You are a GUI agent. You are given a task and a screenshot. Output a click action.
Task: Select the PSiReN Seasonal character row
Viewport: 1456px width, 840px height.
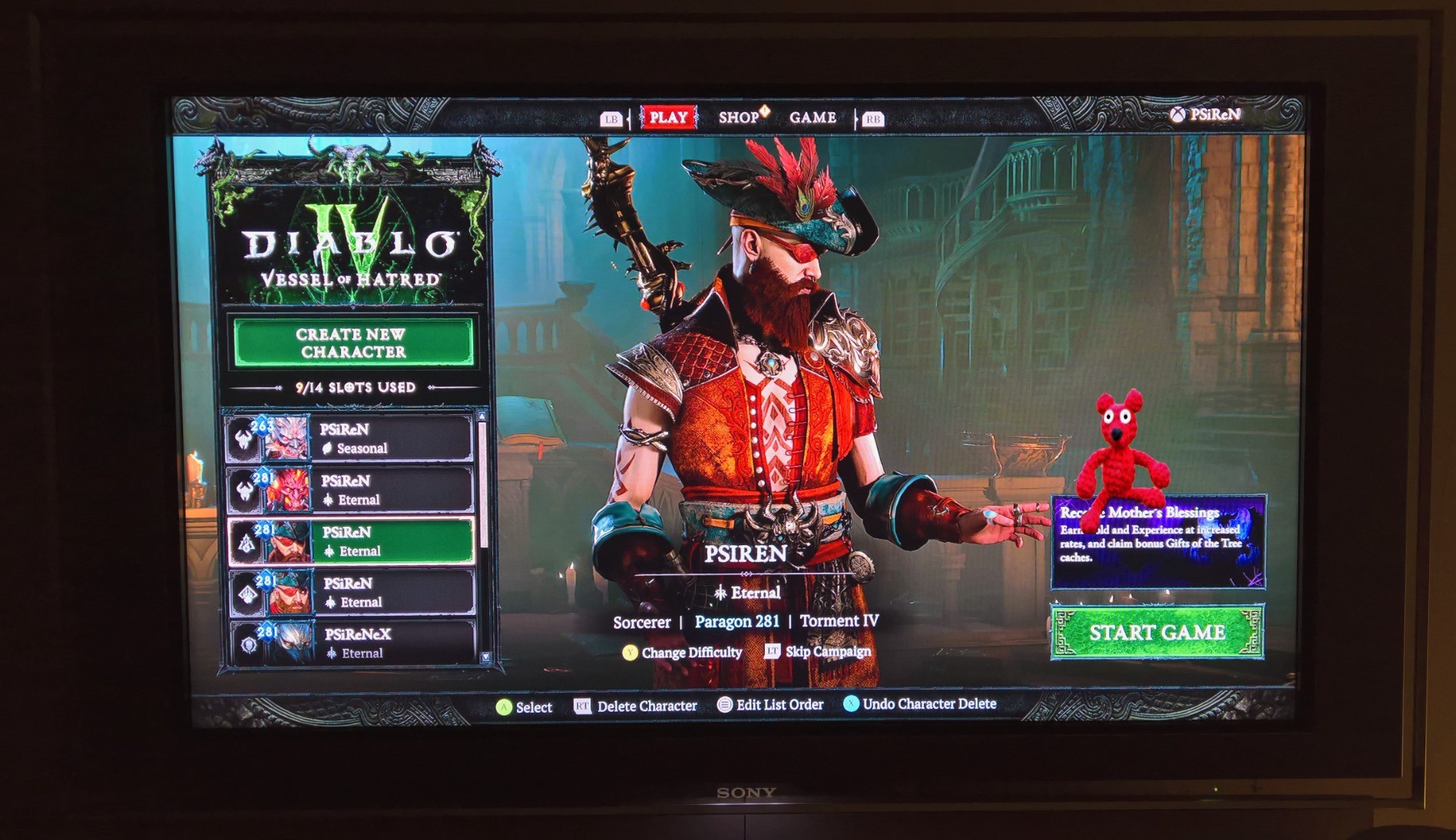[x=351, y=438]
